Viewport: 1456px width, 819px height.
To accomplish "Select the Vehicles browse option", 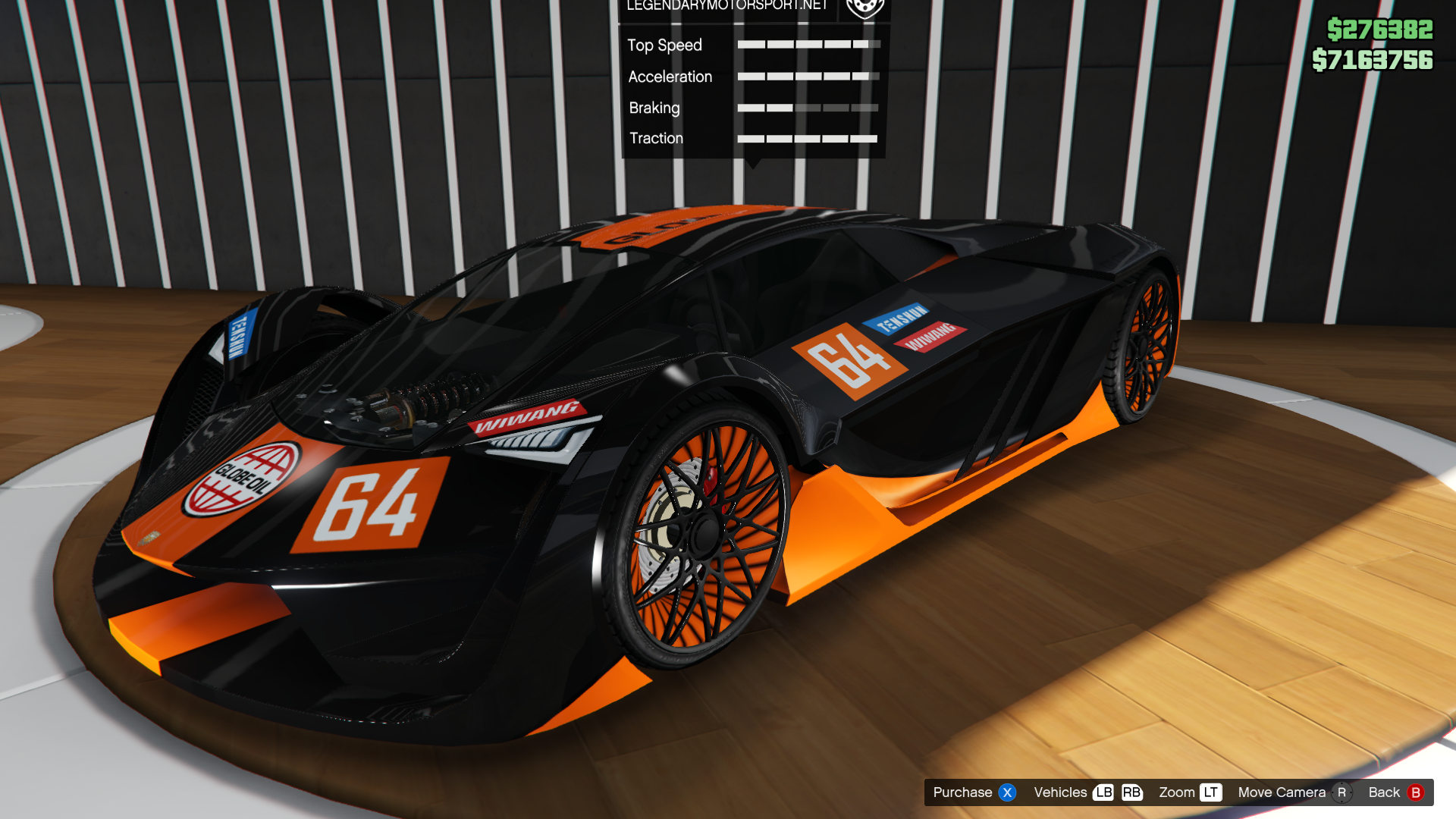I will pos(1060,792).
